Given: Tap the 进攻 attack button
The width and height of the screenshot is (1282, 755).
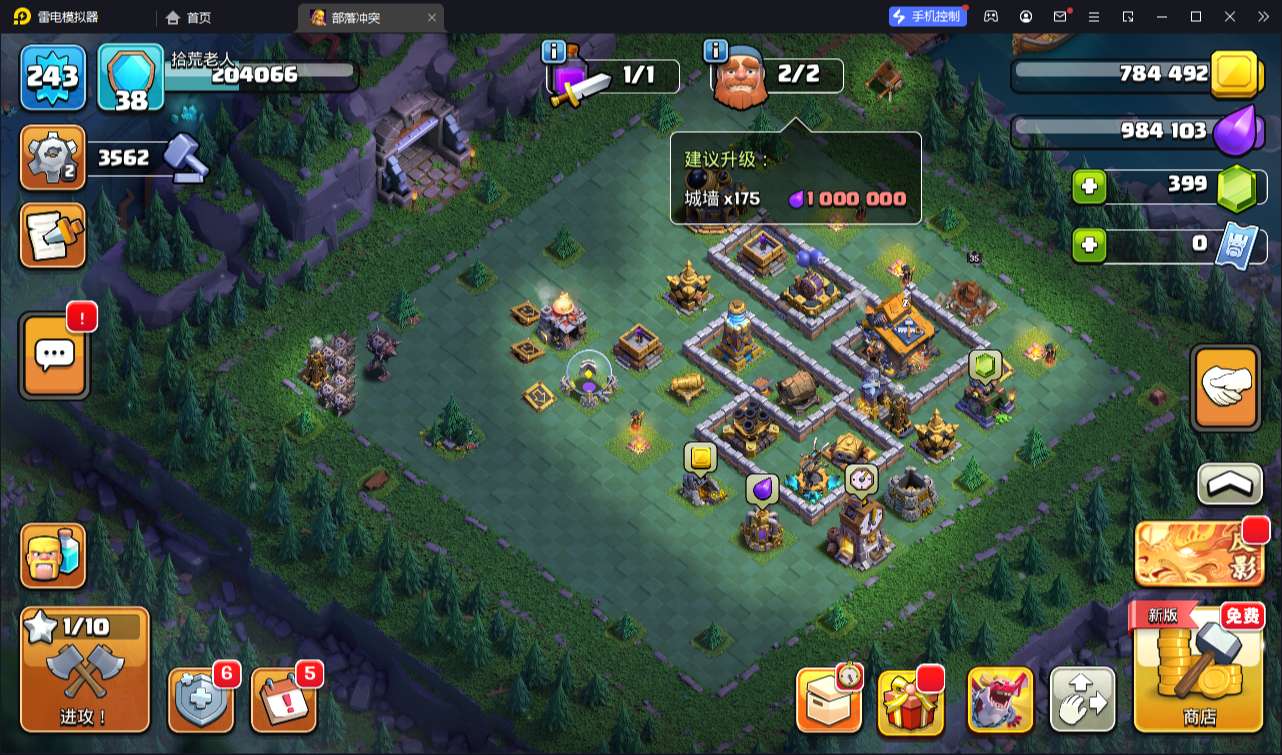Looking at the screenshot, I should (85, 669).
